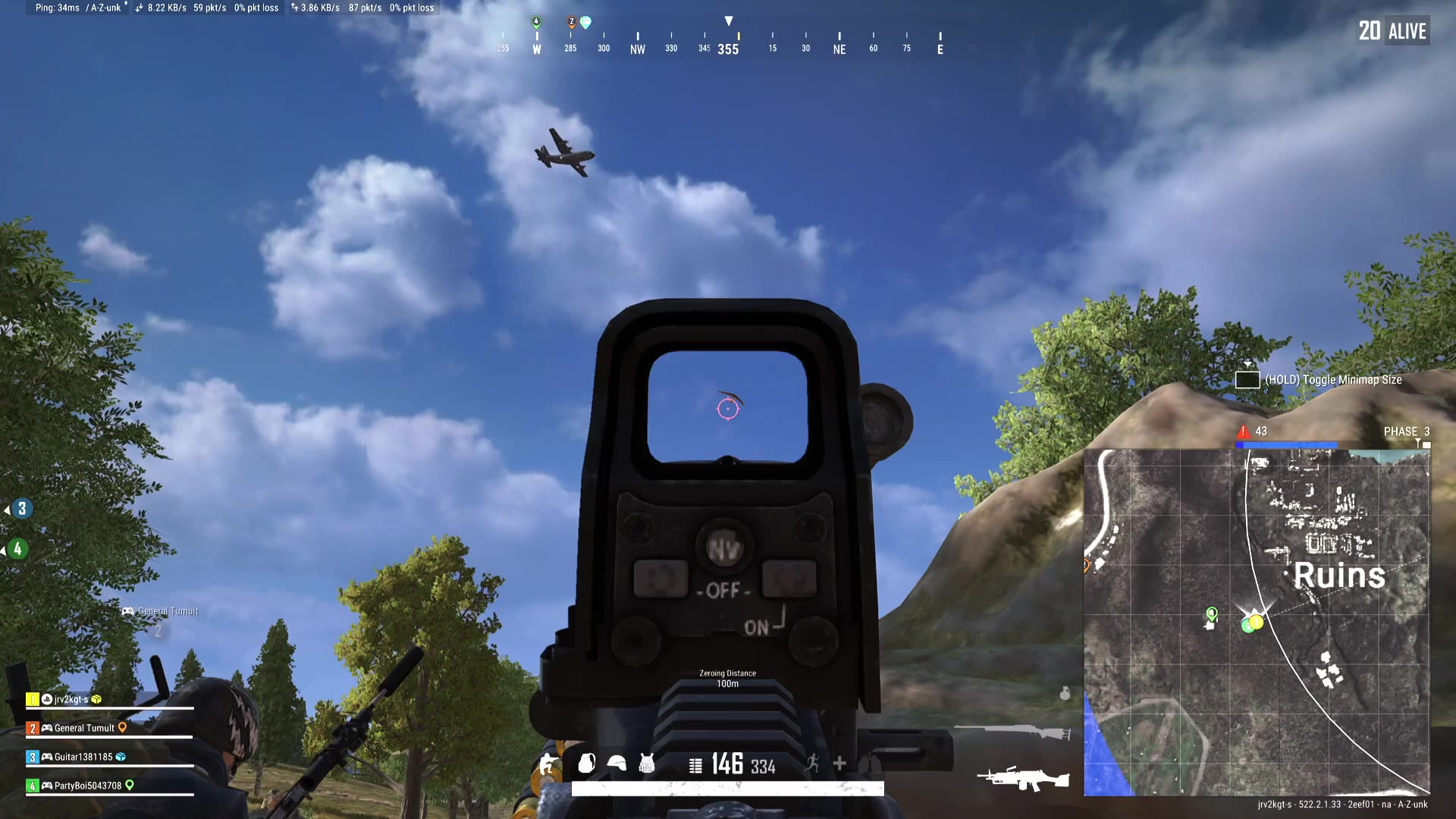Click the armor vest equipment icon
The width and height of the screenshot is (1456, 819).
click(x=646, y=764)
